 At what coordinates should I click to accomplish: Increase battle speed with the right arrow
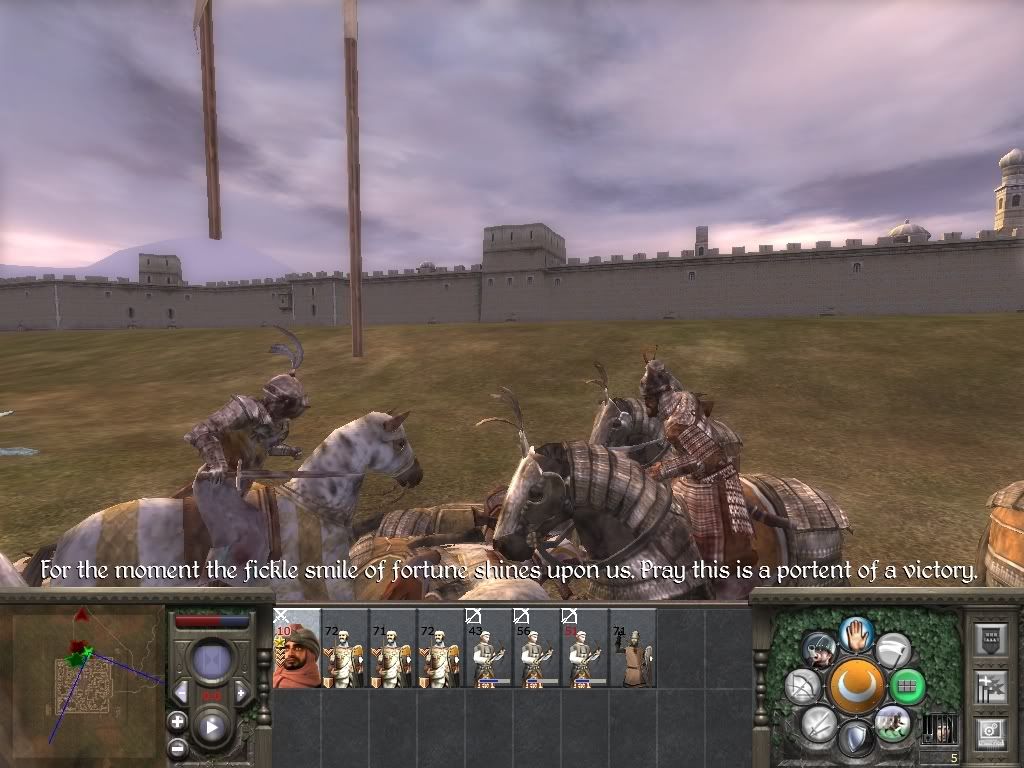241,693
